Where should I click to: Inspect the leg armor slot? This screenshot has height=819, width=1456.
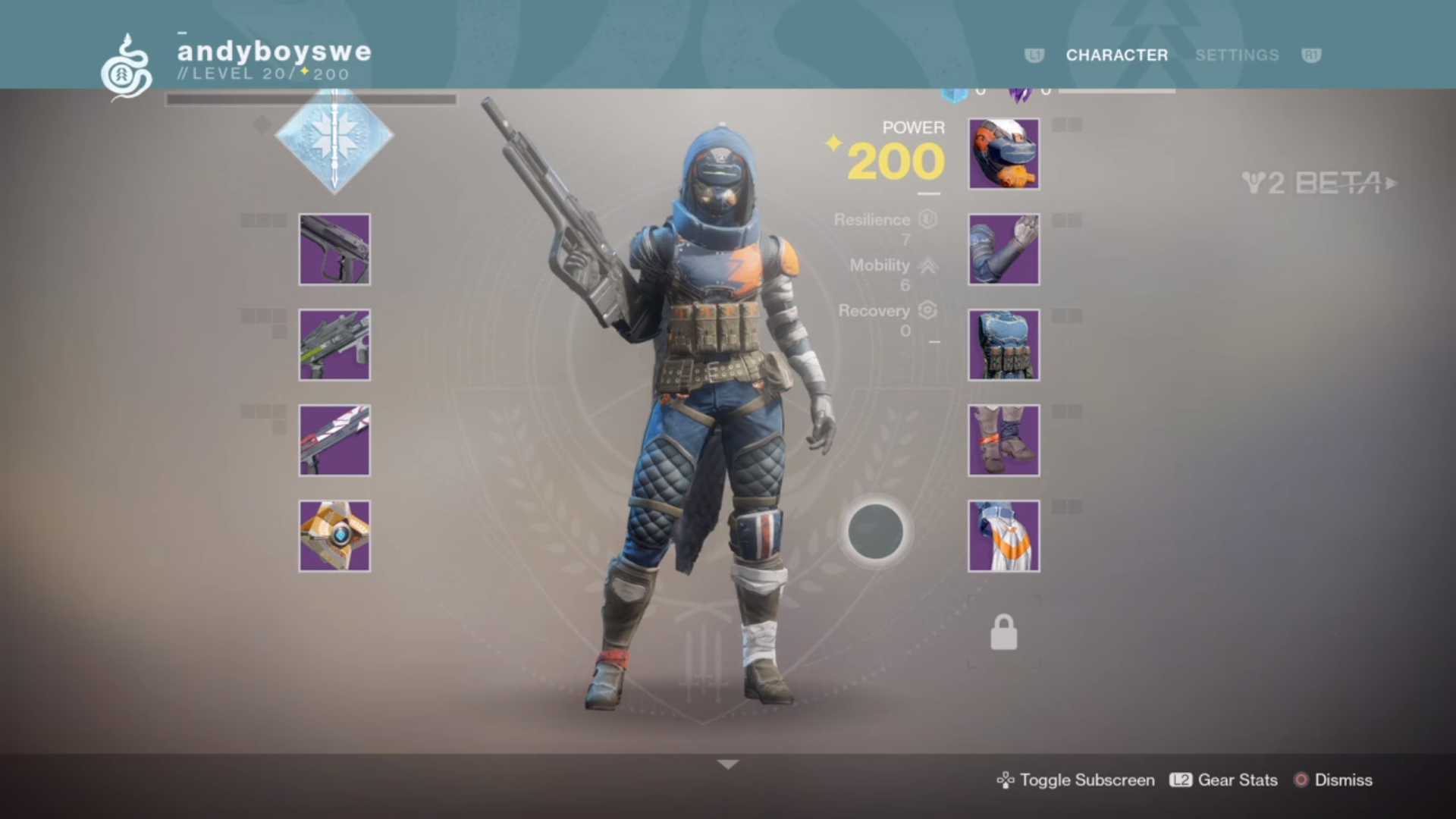(x=1003, y=440)
